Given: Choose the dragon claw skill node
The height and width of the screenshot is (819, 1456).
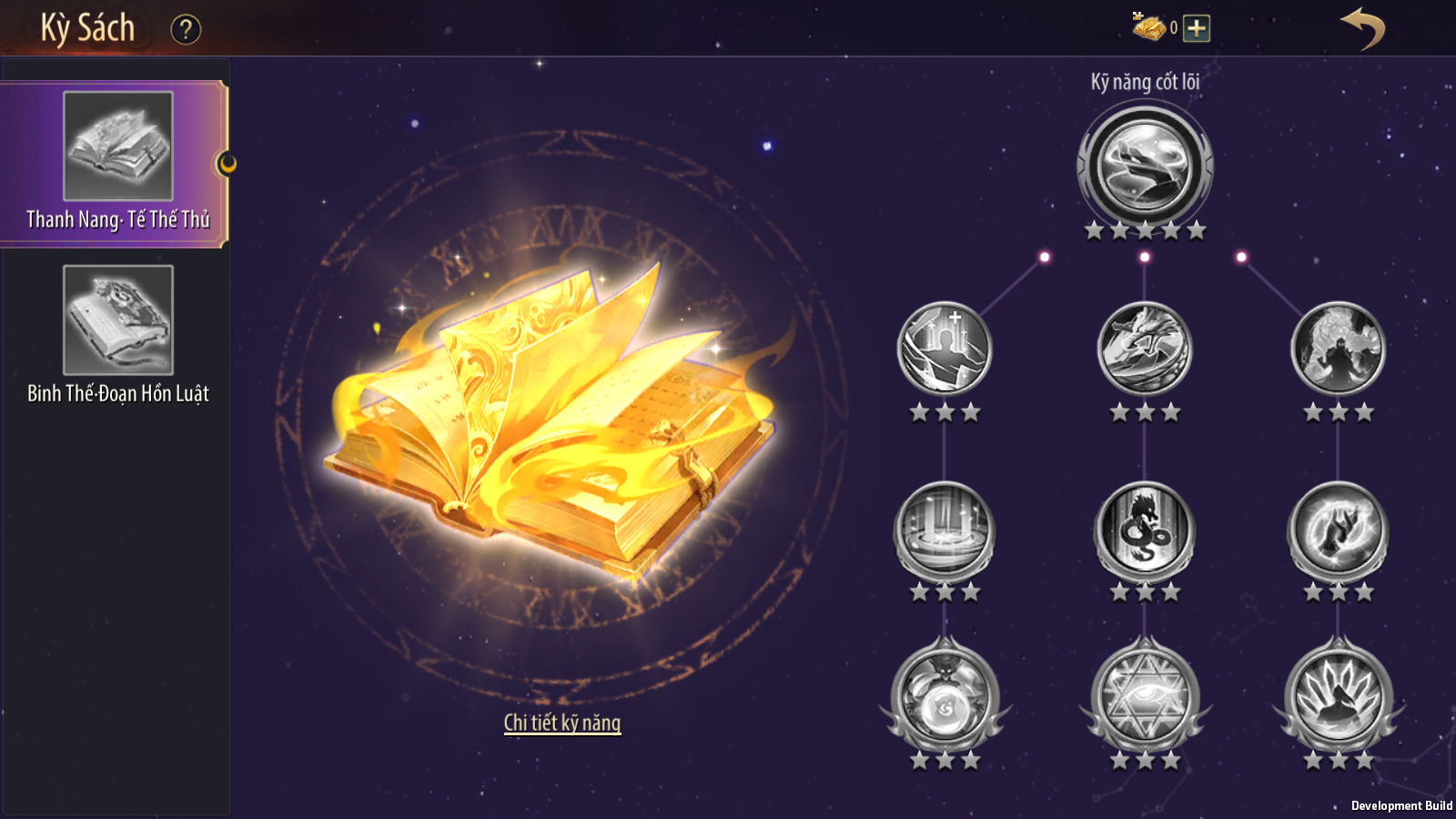Looking at the screenshot, I should (1145, 349).
